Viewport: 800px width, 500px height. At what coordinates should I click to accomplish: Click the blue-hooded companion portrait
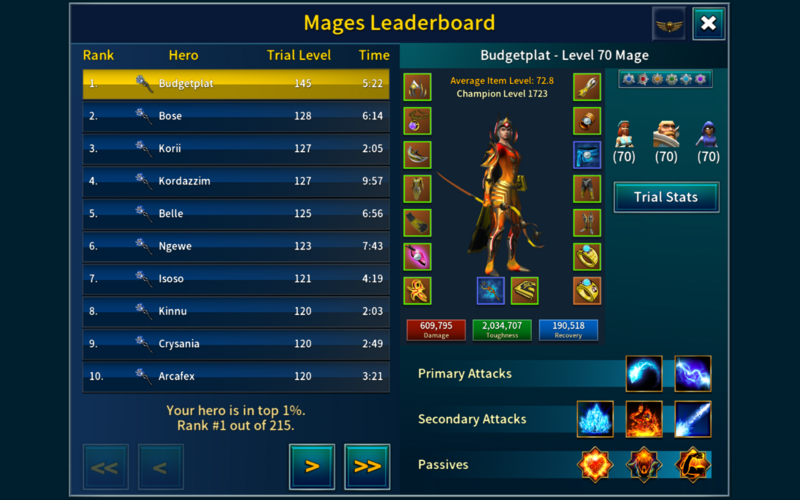(708, 134)
